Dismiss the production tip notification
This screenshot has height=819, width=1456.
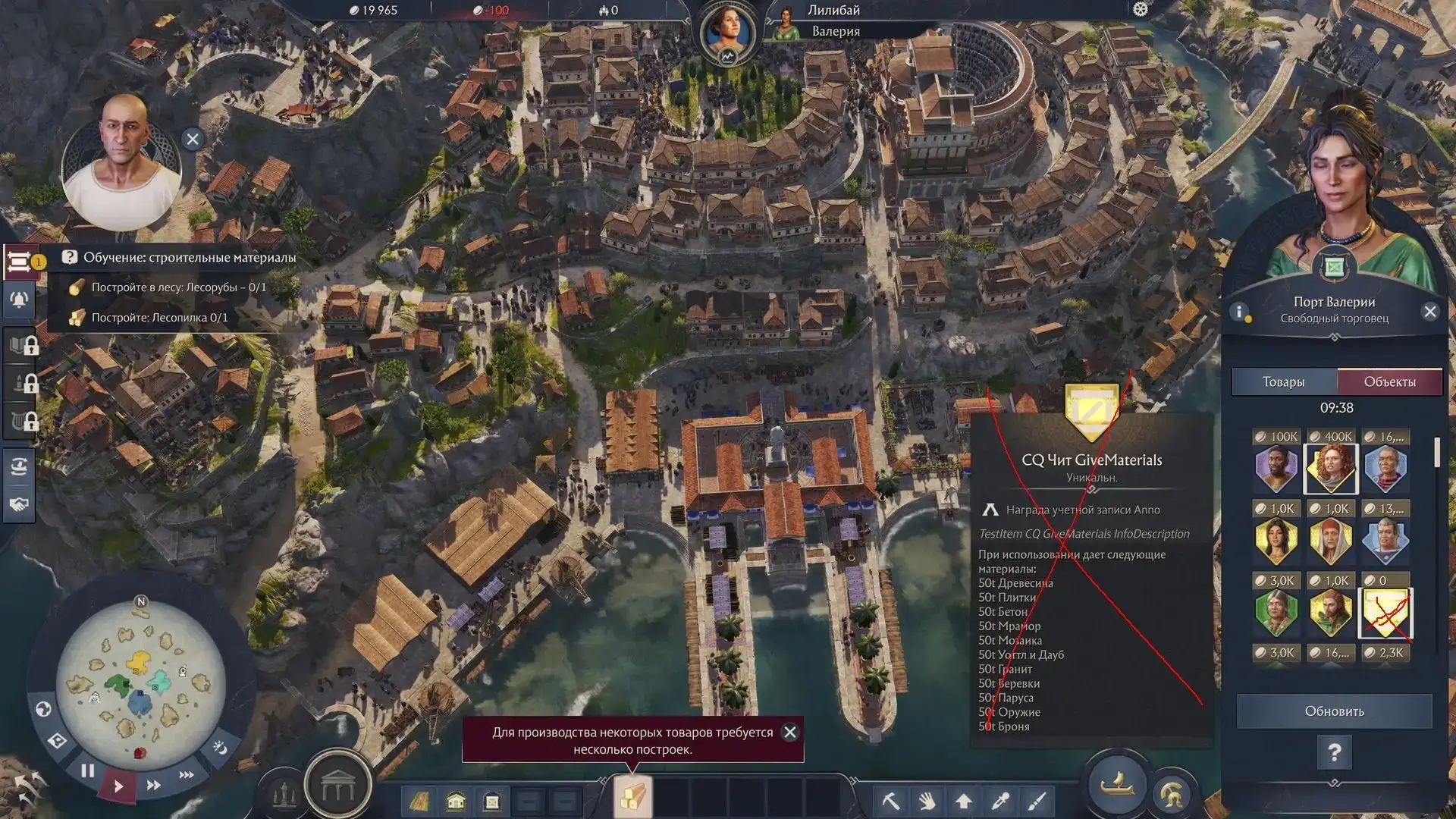(x=790, y=733)
